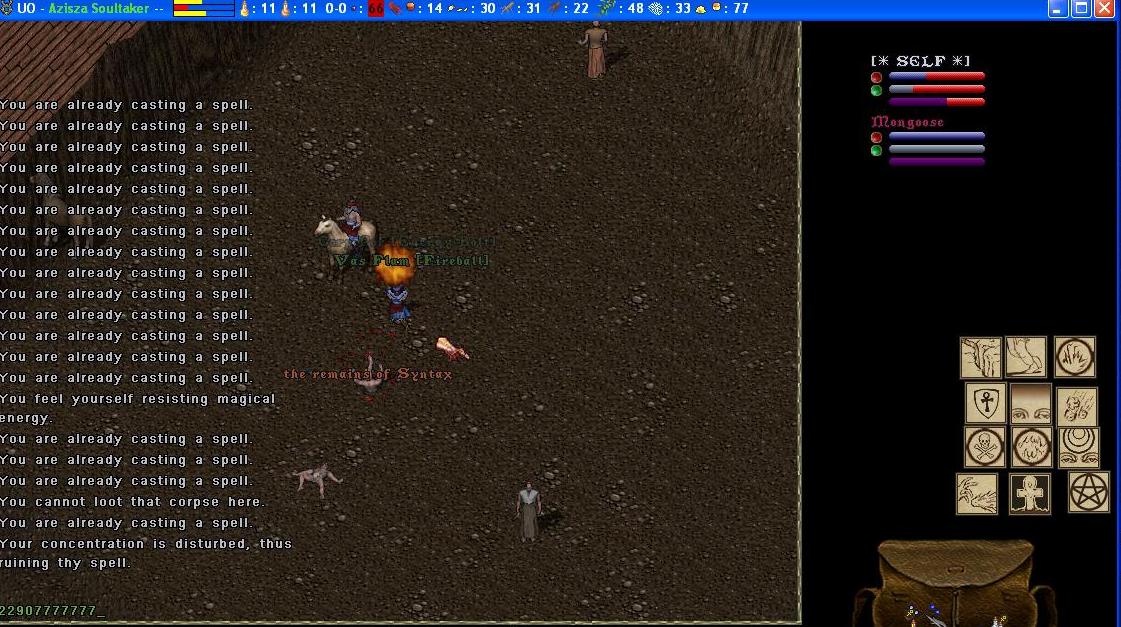Focus the chat input line
The width and height of the screenshot is (1121, 627).
point(300,610)
